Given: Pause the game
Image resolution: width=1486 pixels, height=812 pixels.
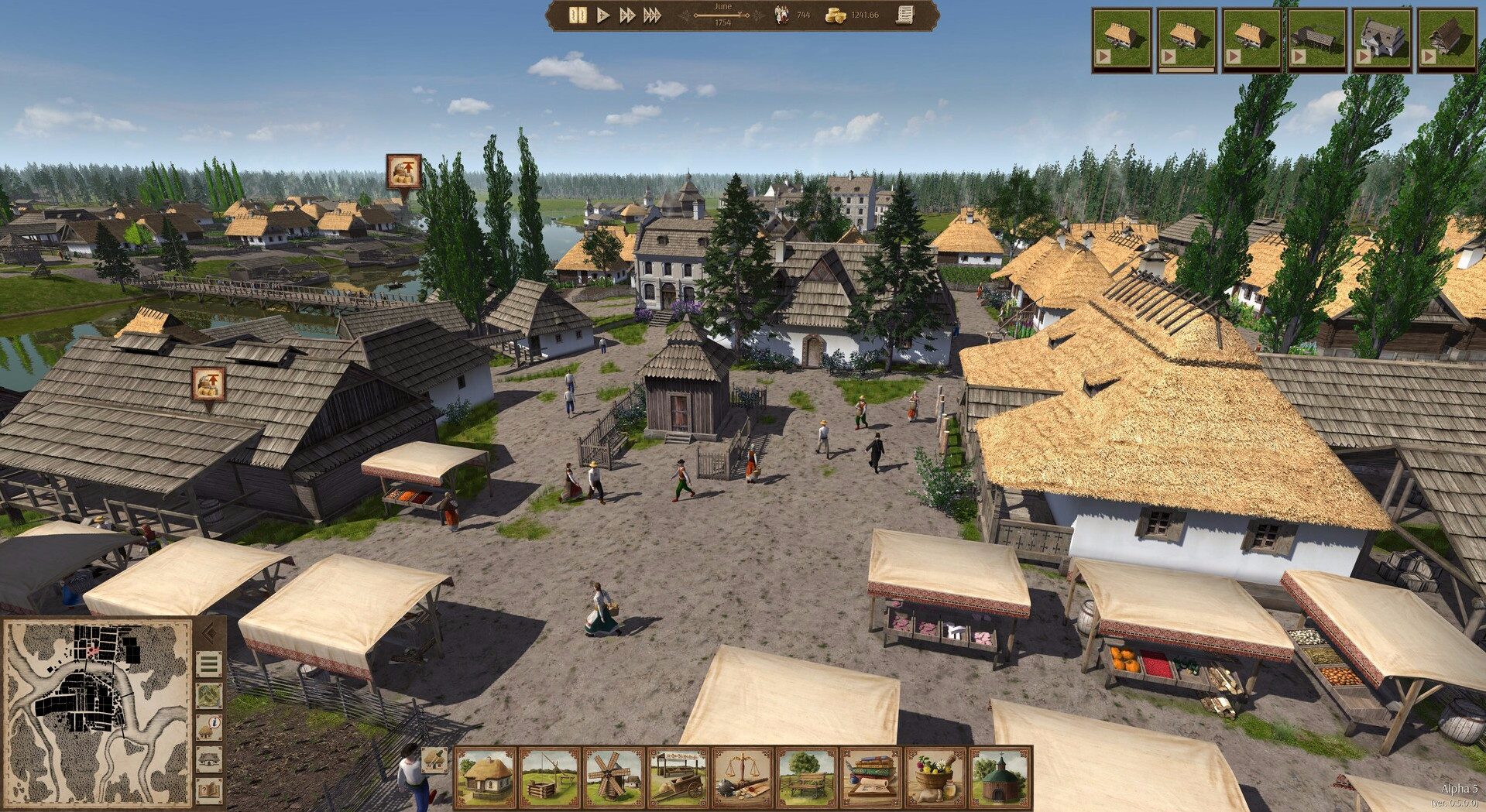Looking at the screenshot, I should [578, 15].
